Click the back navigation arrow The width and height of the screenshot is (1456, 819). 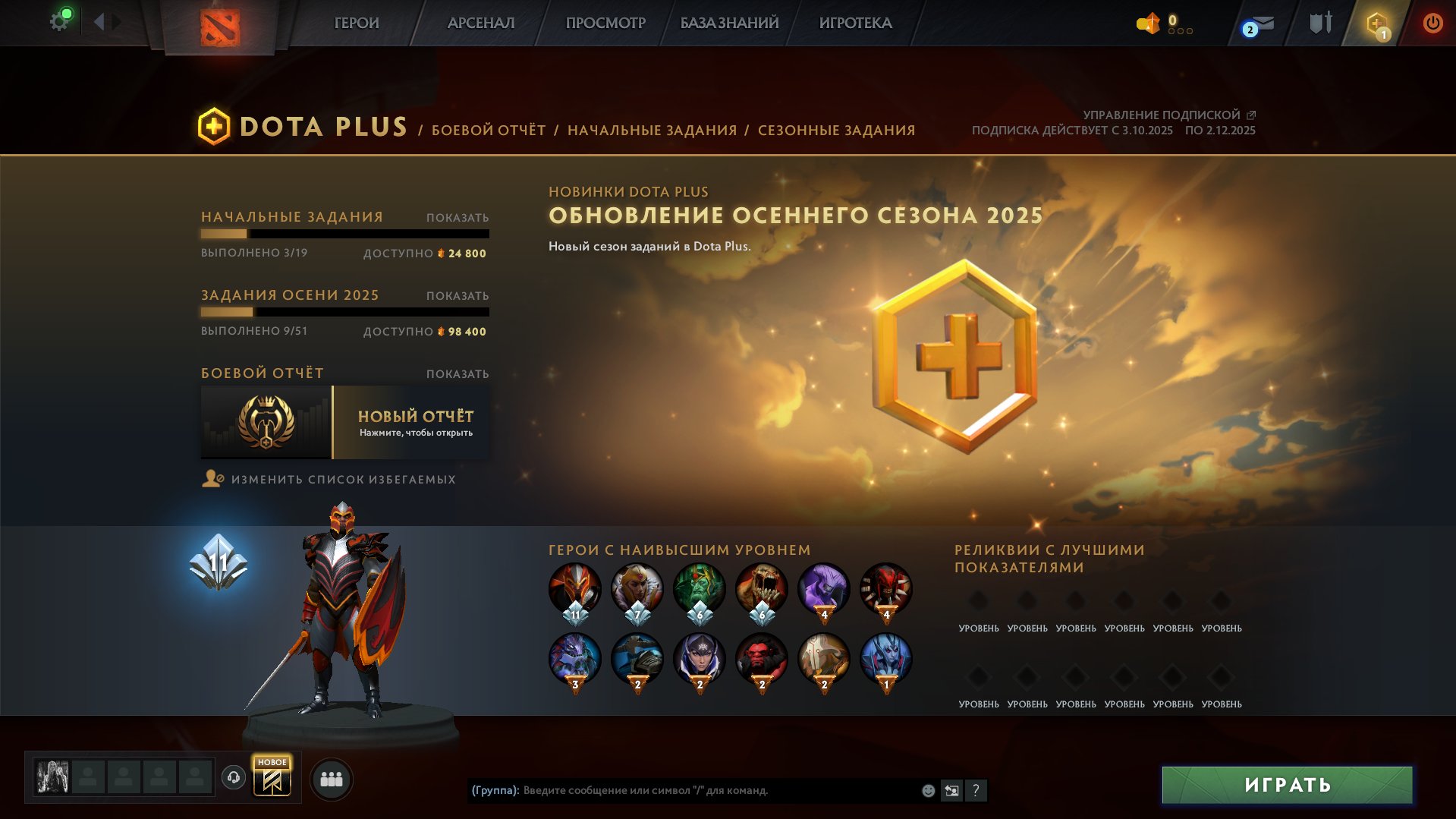tap(97, 21)
